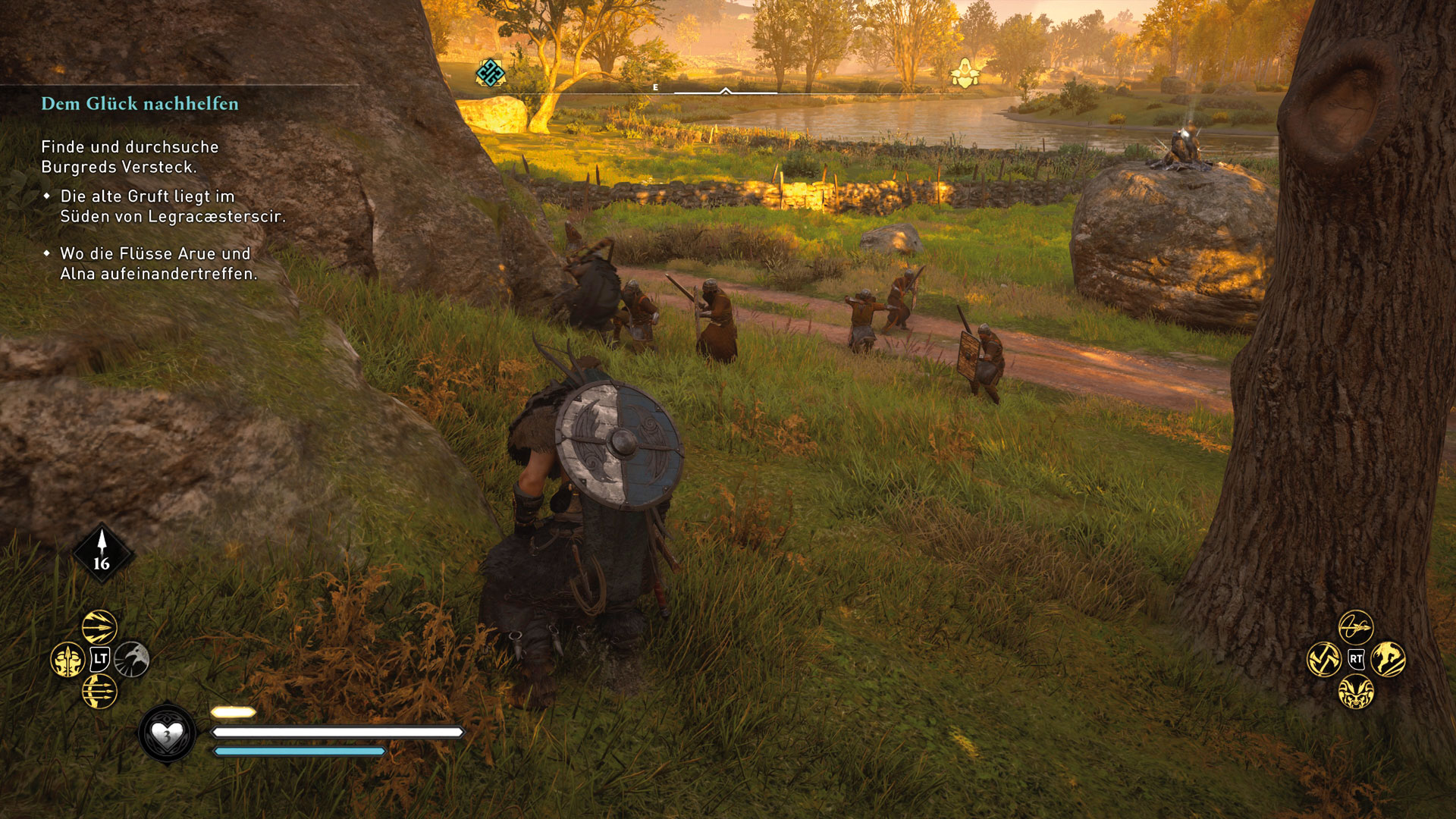Viewport: 1456px width, 819px height.
Task: Activate the leaping figure melee ability
Action: coord(1388,659)
